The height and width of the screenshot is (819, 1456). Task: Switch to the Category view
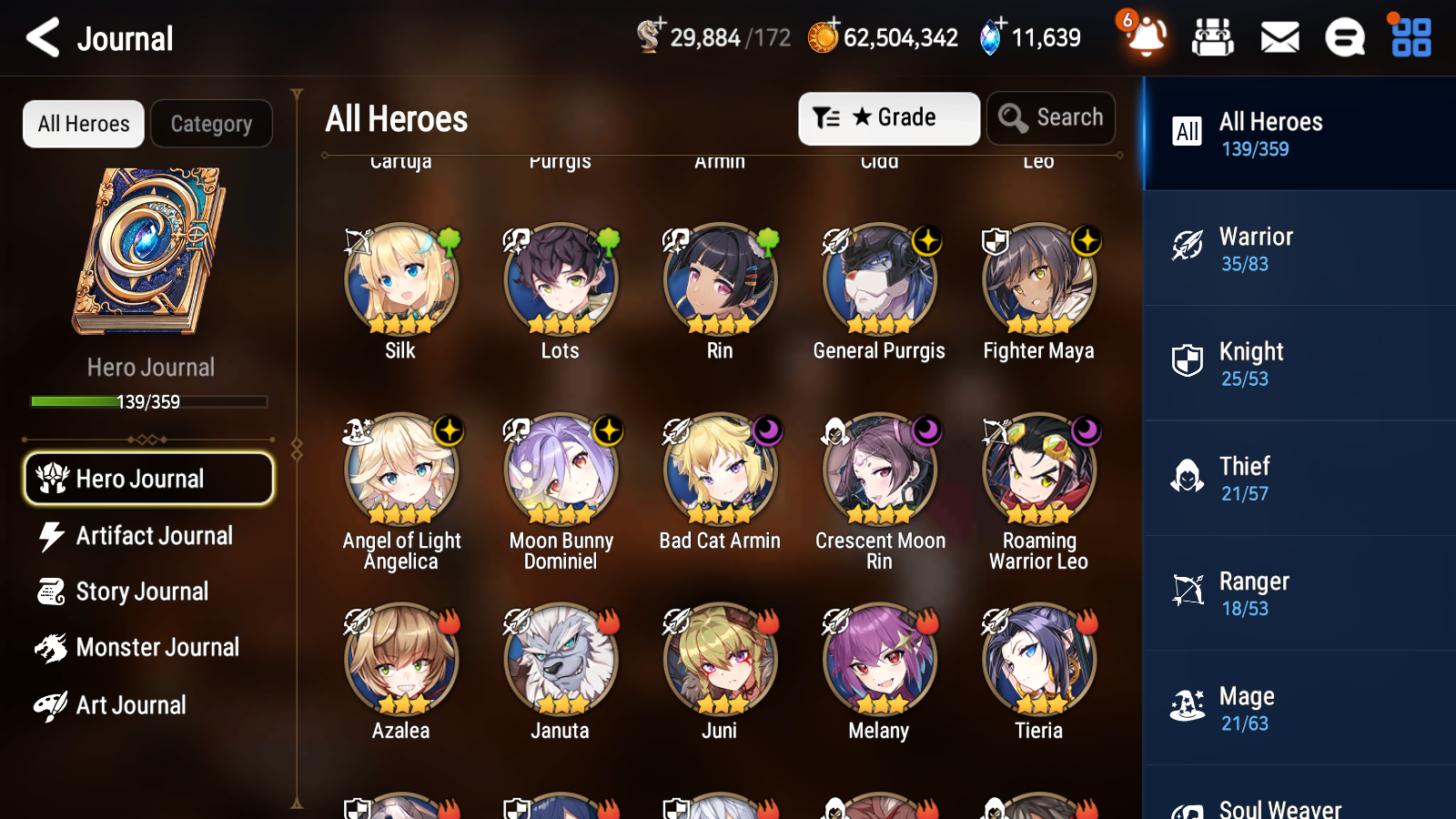click(211, 124)
